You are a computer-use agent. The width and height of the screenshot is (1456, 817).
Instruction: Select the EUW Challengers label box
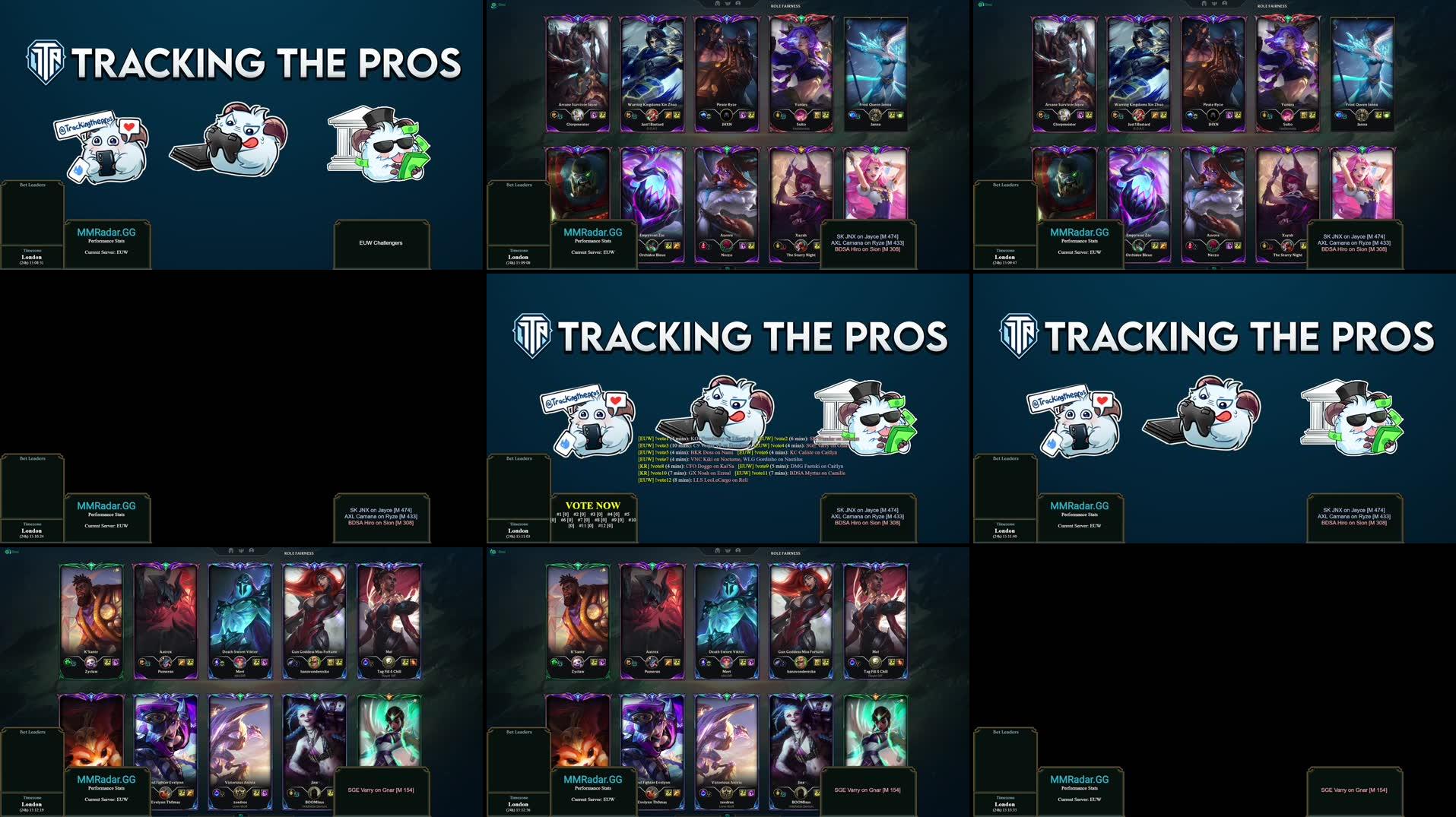click(381, 243)
